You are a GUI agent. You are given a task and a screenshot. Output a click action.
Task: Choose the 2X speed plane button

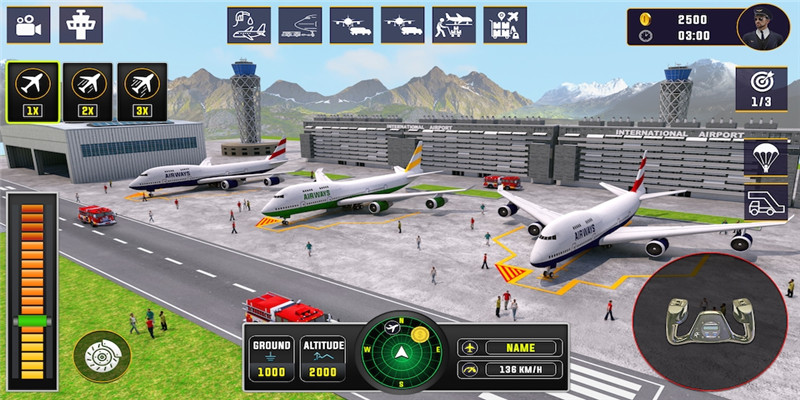click(x=87, y=92)
